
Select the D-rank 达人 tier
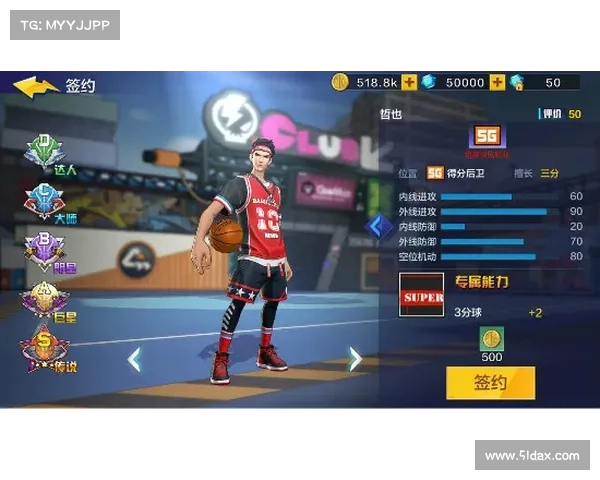coord(46,152)
